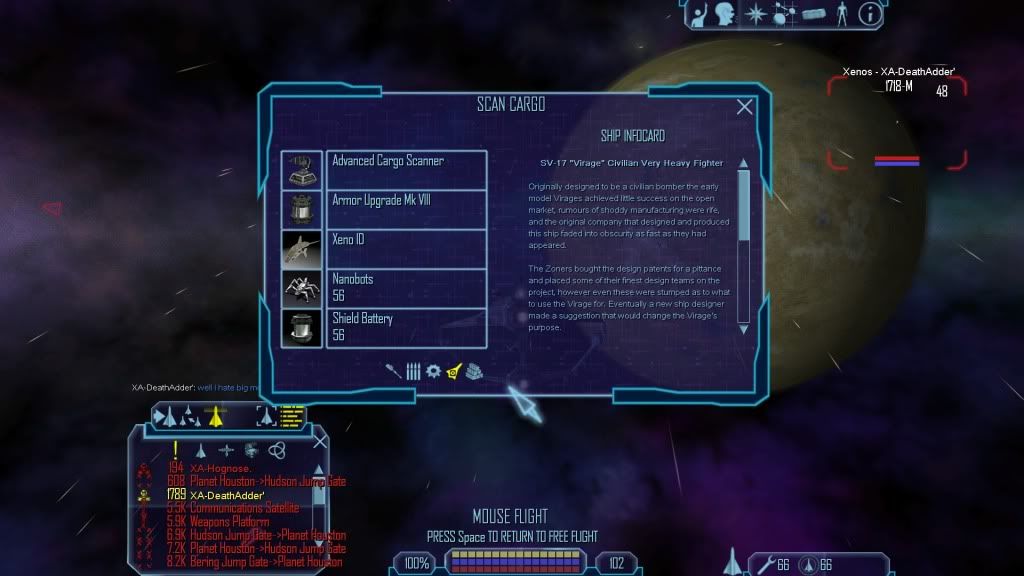Show ammunition filter with the bullets icon
The width and height of the screenshot is (1024, 576).
click(413, 370)
